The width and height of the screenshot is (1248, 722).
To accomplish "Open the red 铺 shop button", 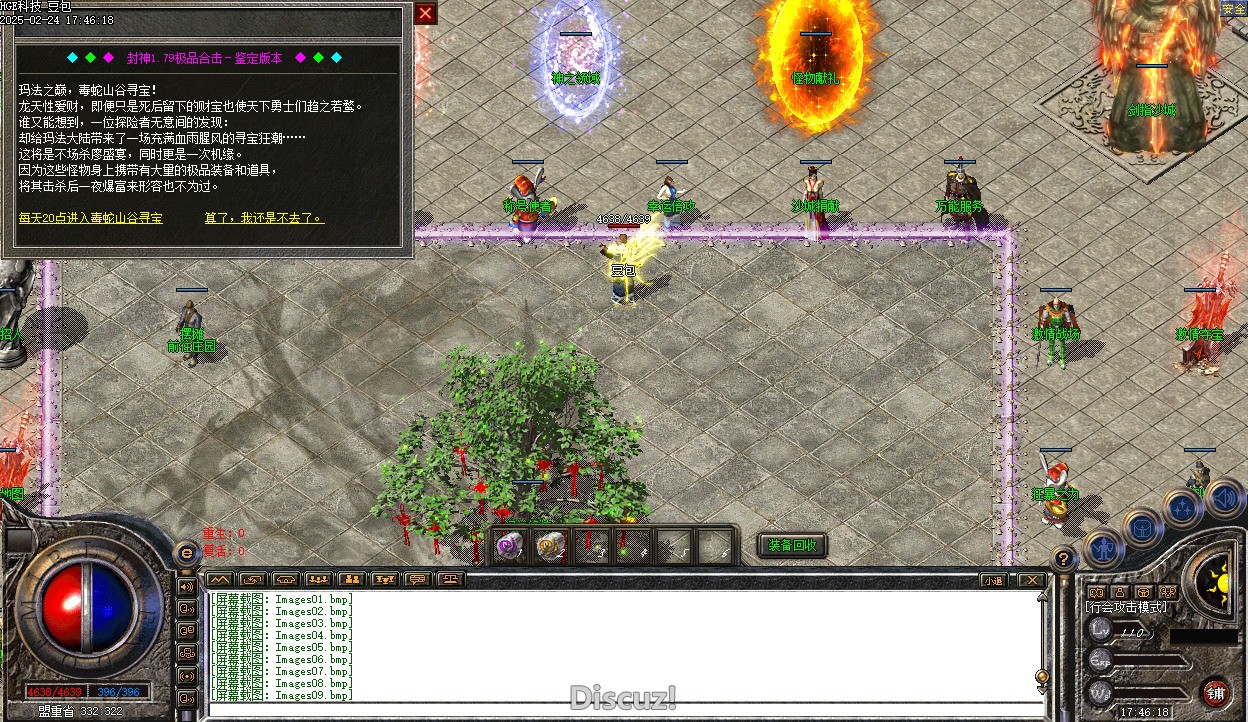I will 1216,693.
